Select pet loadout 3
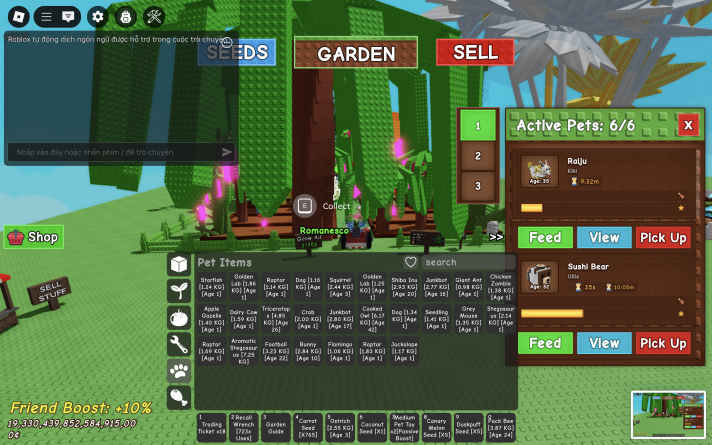Screen dimensions: 712x445 [x=478, y=186]
